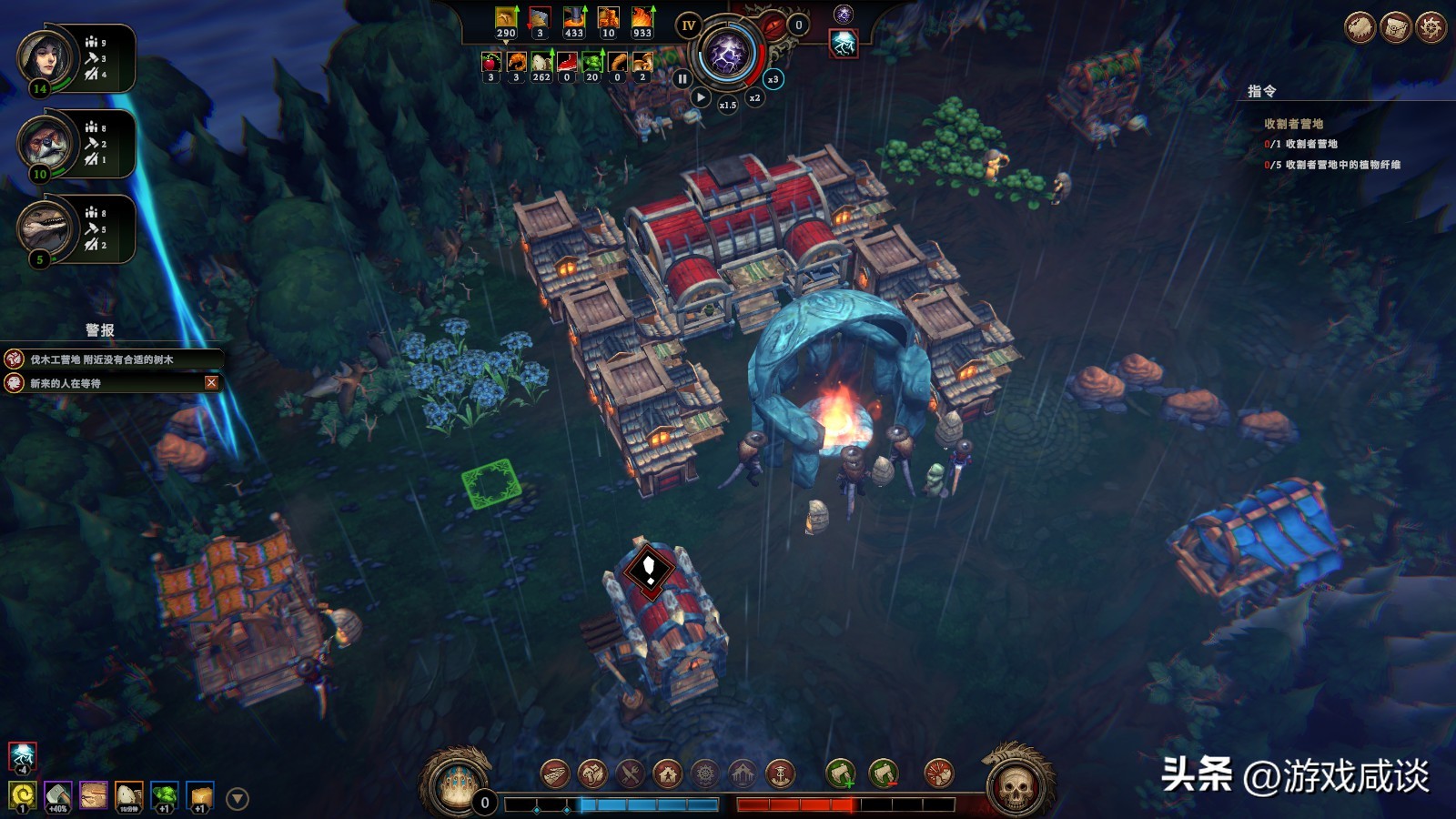Open the food production building category

click(630, 774)
